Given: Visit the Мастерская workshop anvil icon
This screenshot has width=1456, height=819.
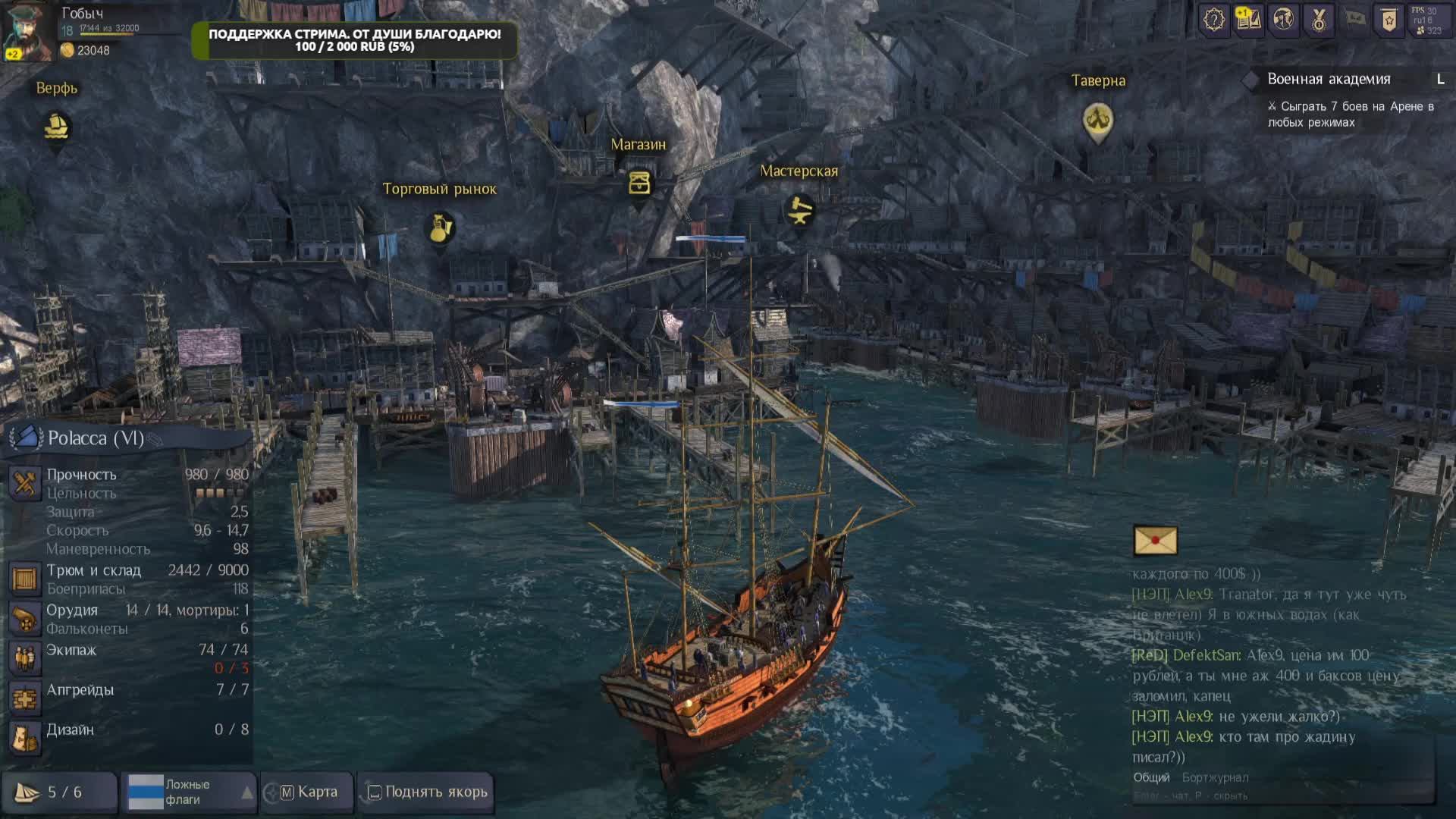Looking at the screenshot, I should (x=799, y=210).
